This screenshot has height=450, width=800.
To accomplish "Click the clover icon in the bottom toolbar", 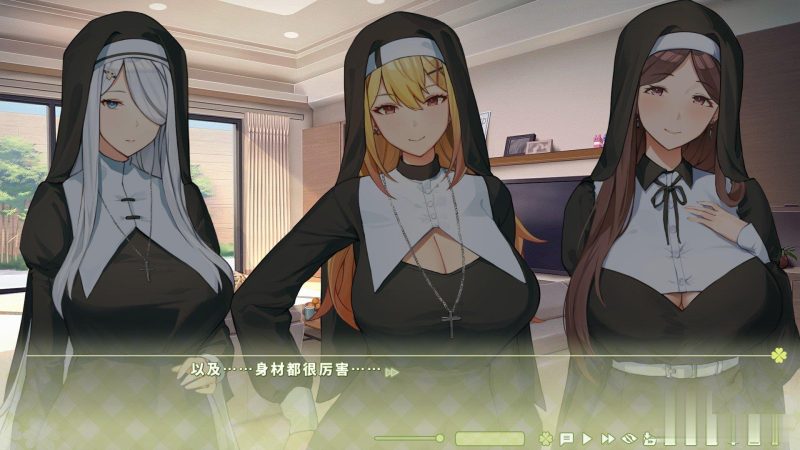I will point(545,438).
